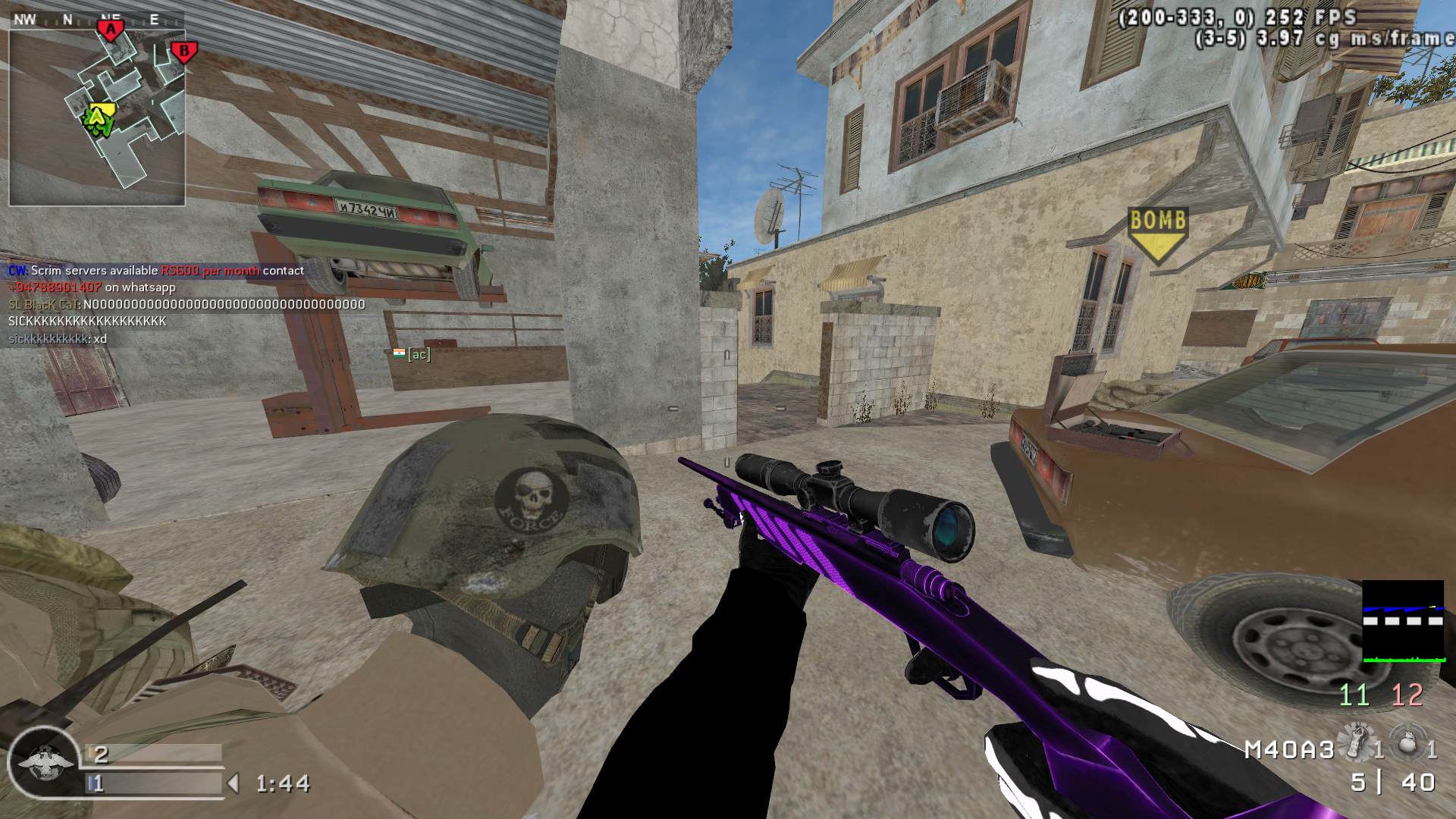Click the minimap in the corner
The height and width of the screenshot is (819, 1456).
(97, 118)
